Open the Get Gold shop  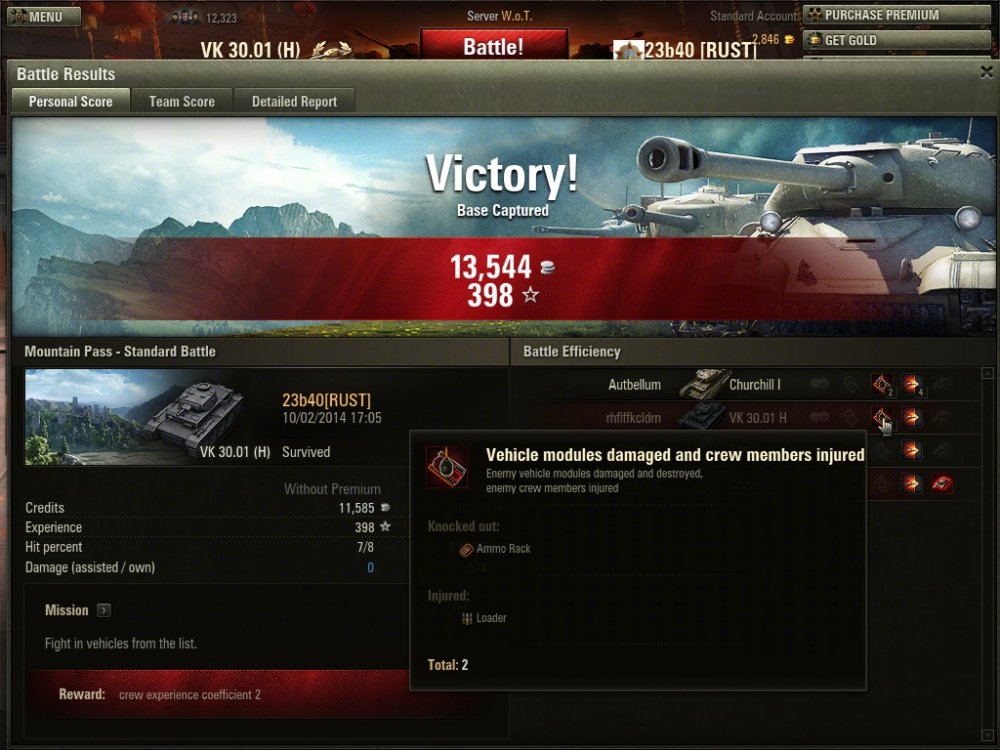point(895,40)
